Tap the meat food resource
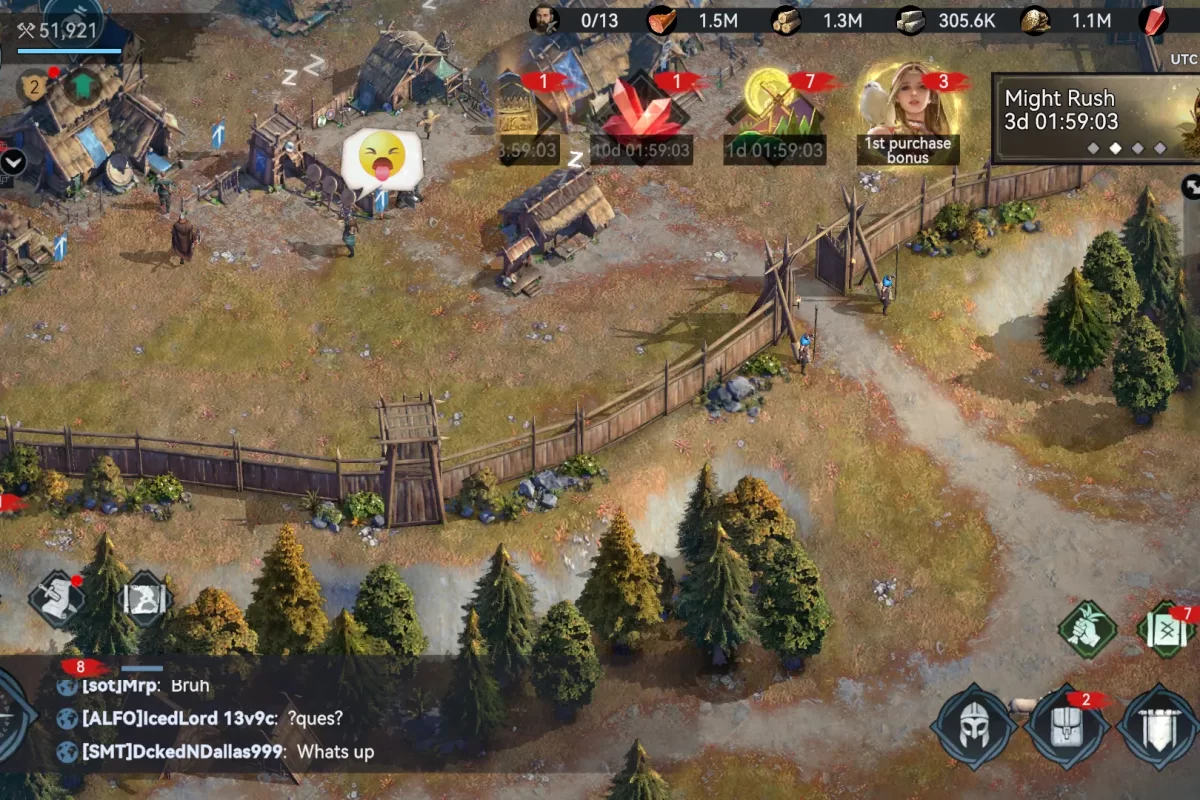 (690, 20)
